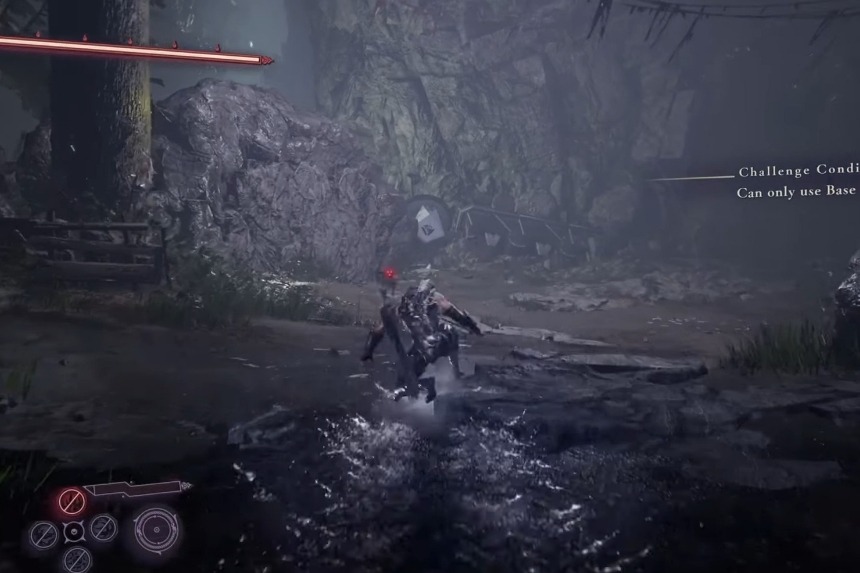Activate the large circular ring dial
Image resolution: width=860 pixels, height=573 pixels.
pos(156,529)
